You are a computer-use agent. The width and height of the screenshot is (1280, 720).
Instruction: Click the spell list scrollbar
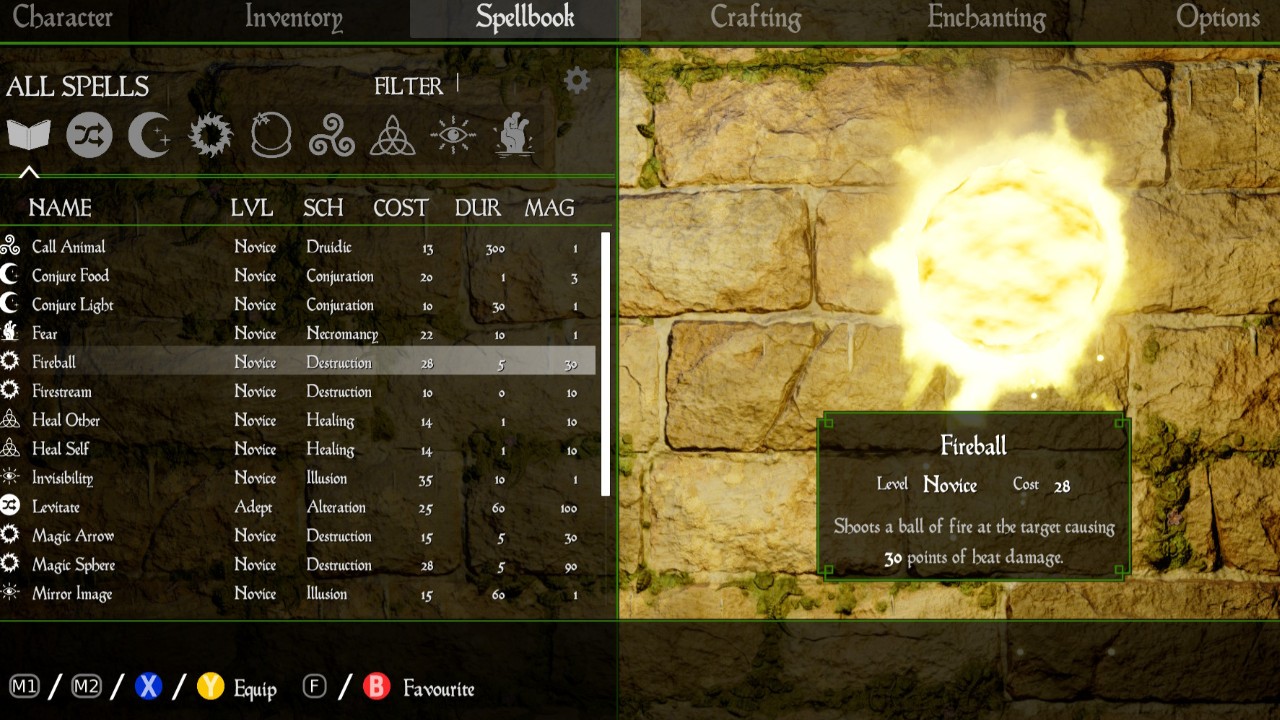pyautogui.click(x=605, y=364)
